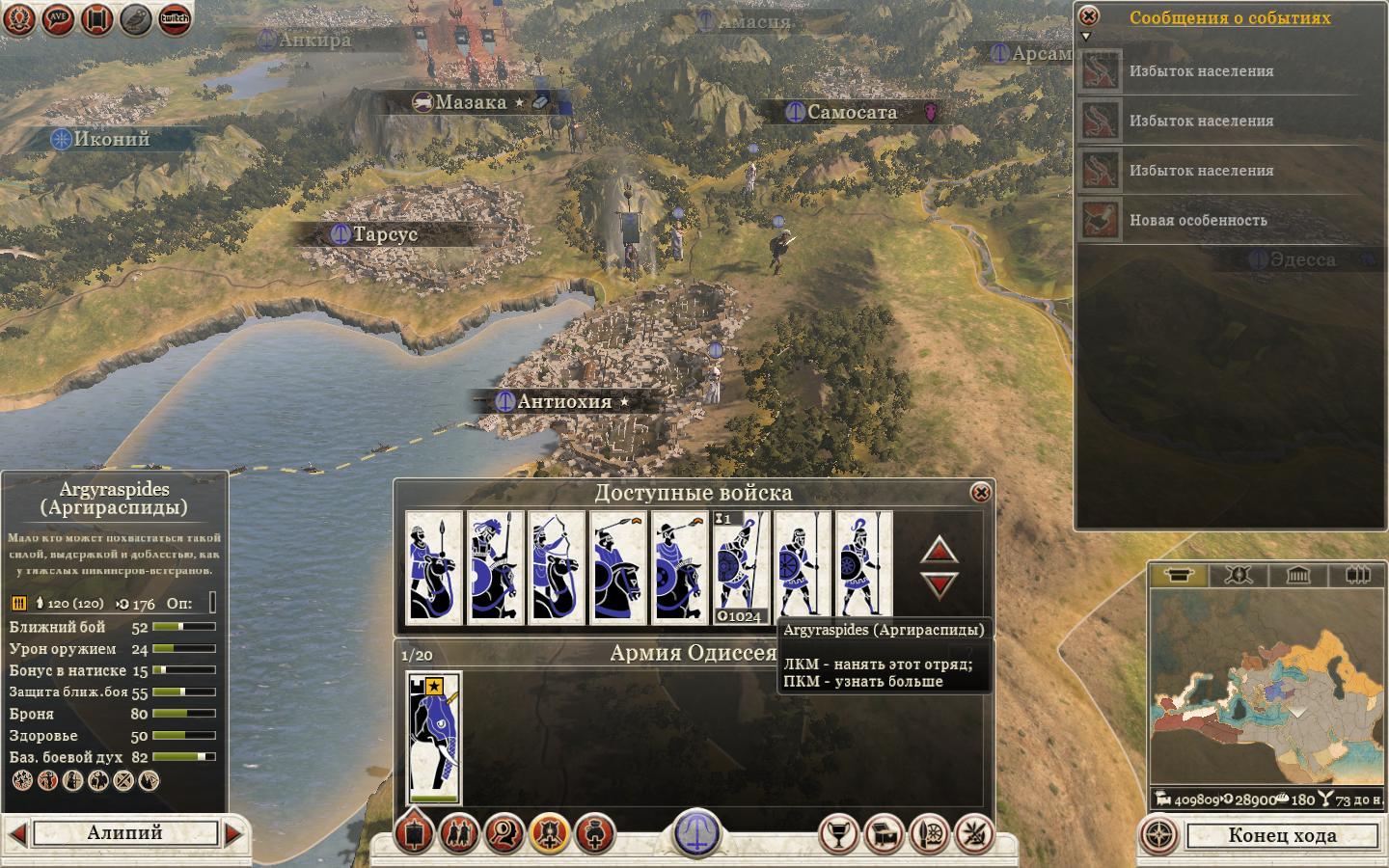The image size is (1389, 868).
Task: Open the Новая особенность event message
Action: (x=1198, y=221)
